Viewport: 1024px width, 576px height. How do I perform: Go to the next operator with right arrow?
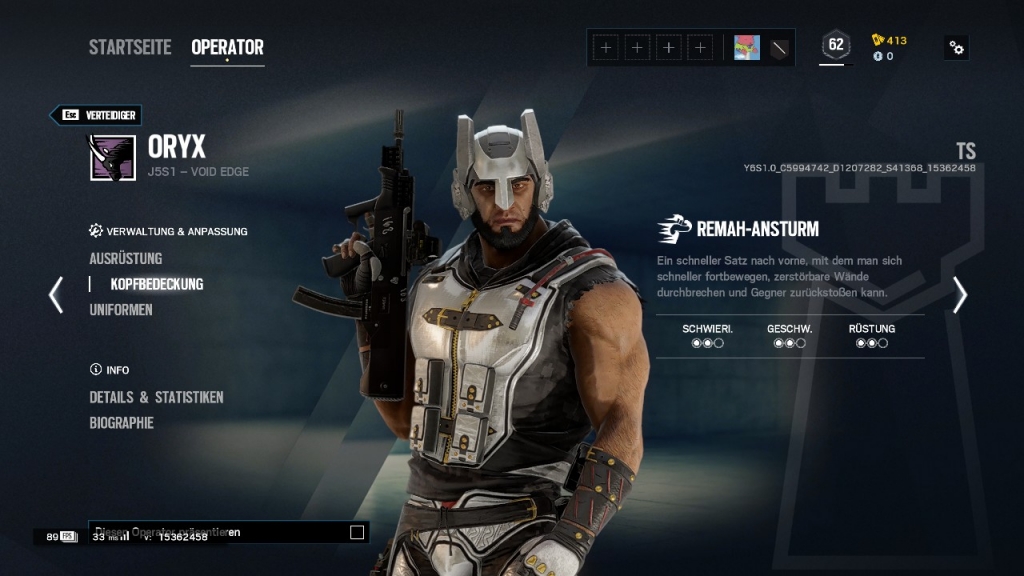(x=960, y=294)
